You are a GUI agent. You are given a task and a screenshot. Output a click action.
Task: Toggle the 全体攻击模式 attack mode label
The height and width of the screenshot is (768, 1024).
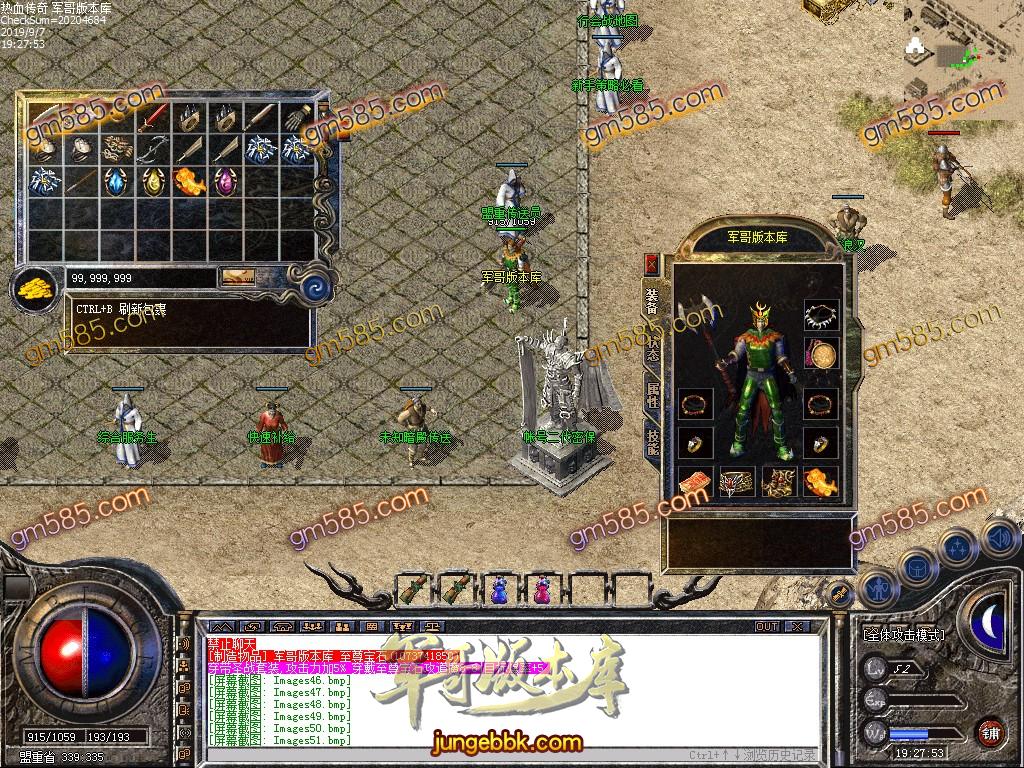pyautogui.click(x=904, y=634)
